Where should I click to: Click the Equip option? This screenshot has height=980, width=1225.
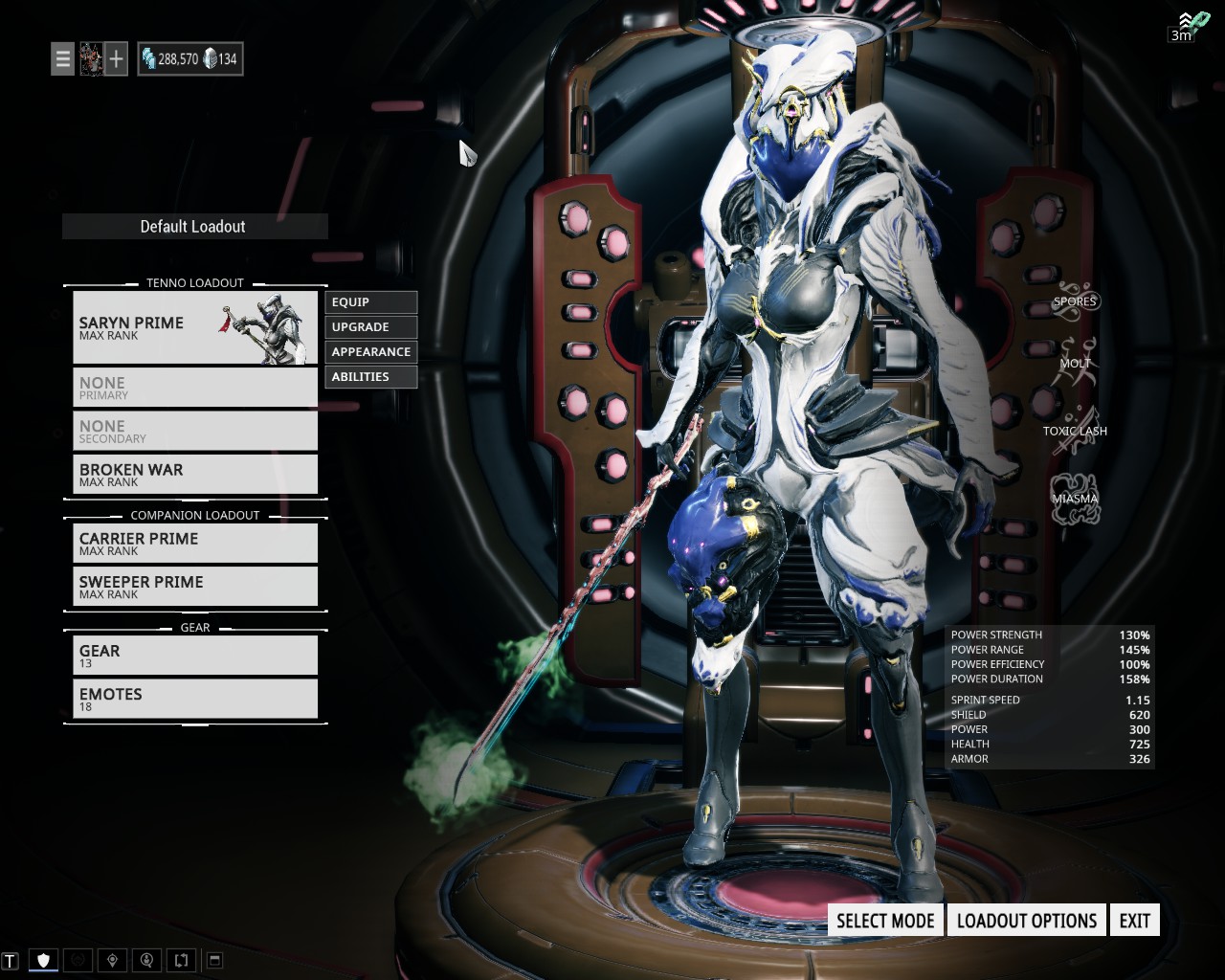tap(370, 302)
